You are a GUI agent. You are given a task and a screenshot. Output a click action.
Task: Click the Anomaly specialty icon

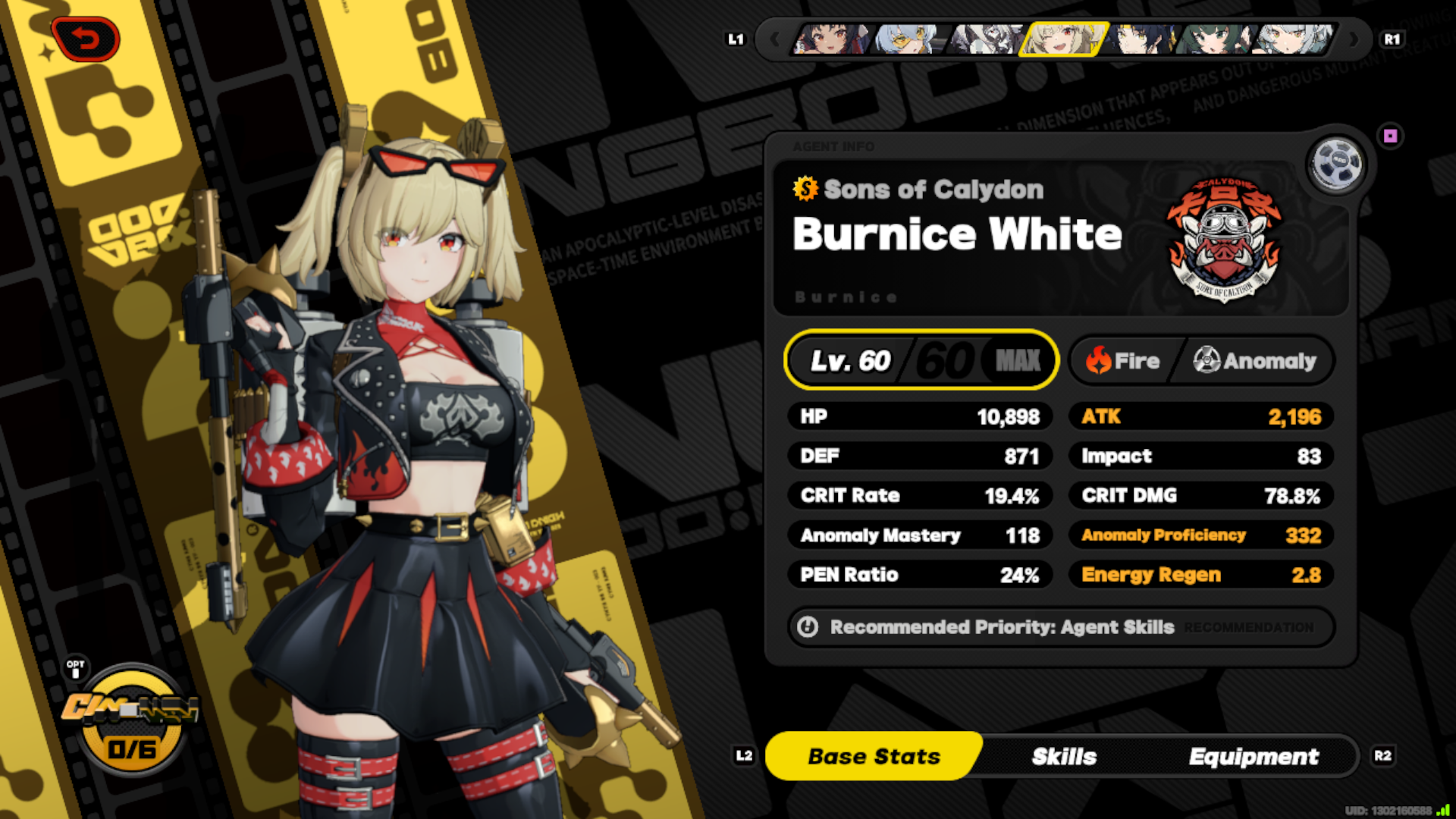click(x=1207, y=361)
